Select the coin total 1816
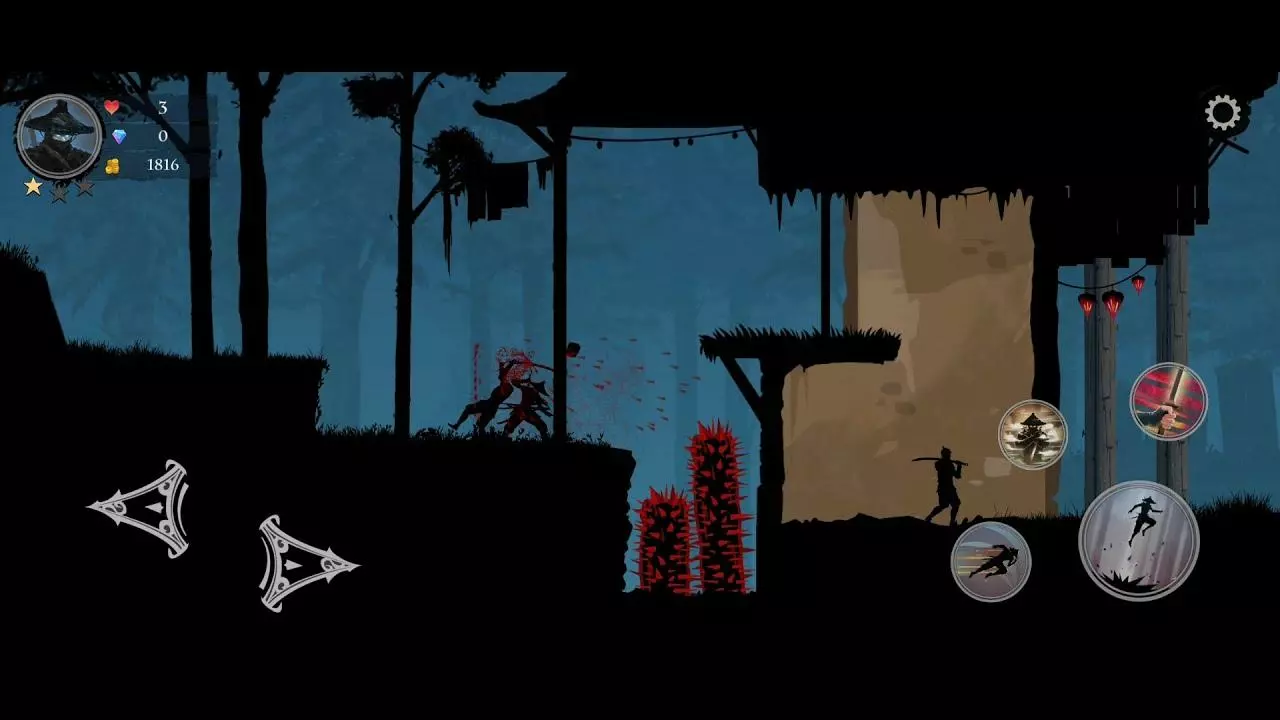This screenshot has width=1280, height=720. click(164, 165)
